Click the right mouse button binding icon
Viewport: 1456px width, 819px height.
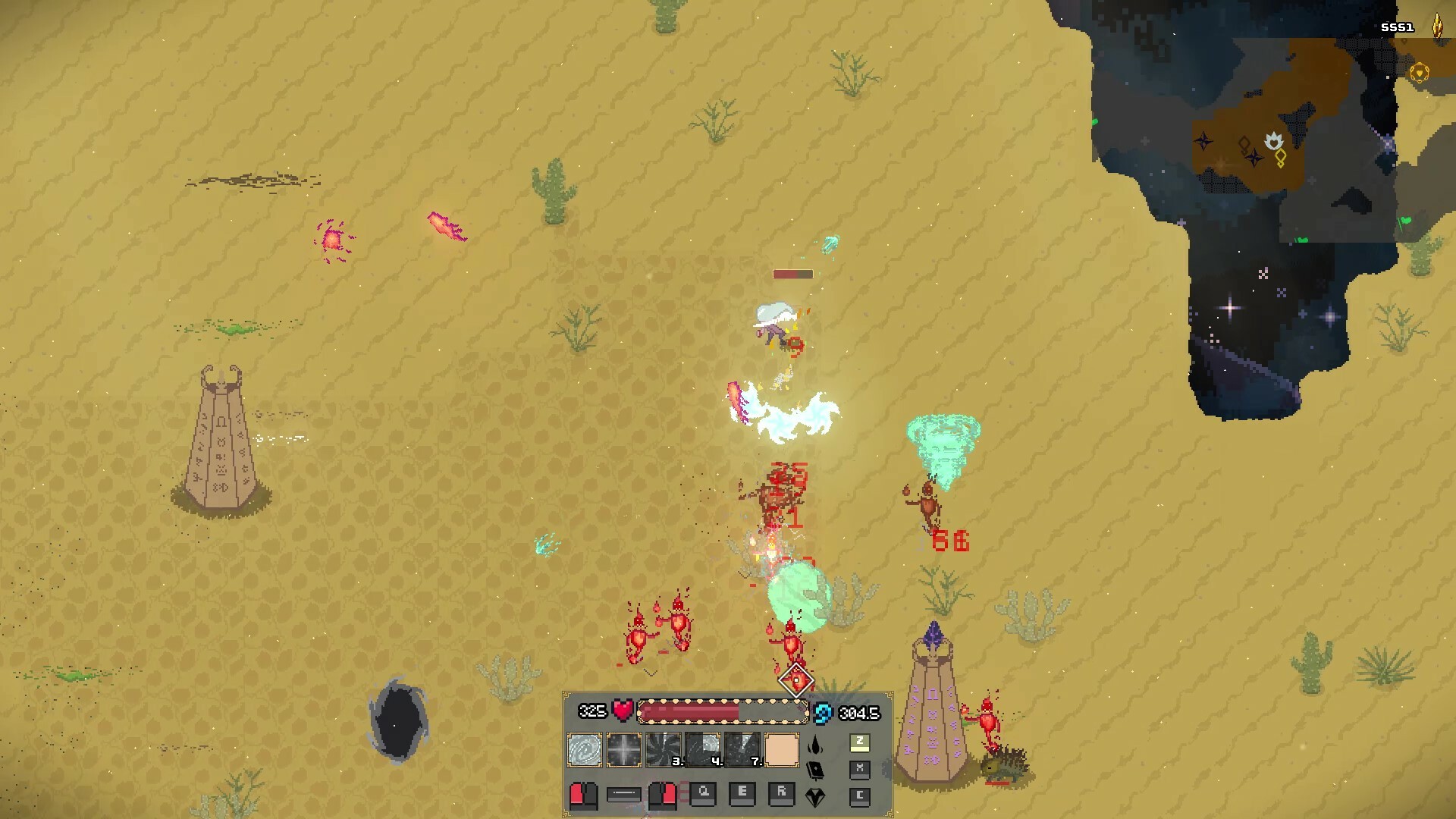pos(663,798)
